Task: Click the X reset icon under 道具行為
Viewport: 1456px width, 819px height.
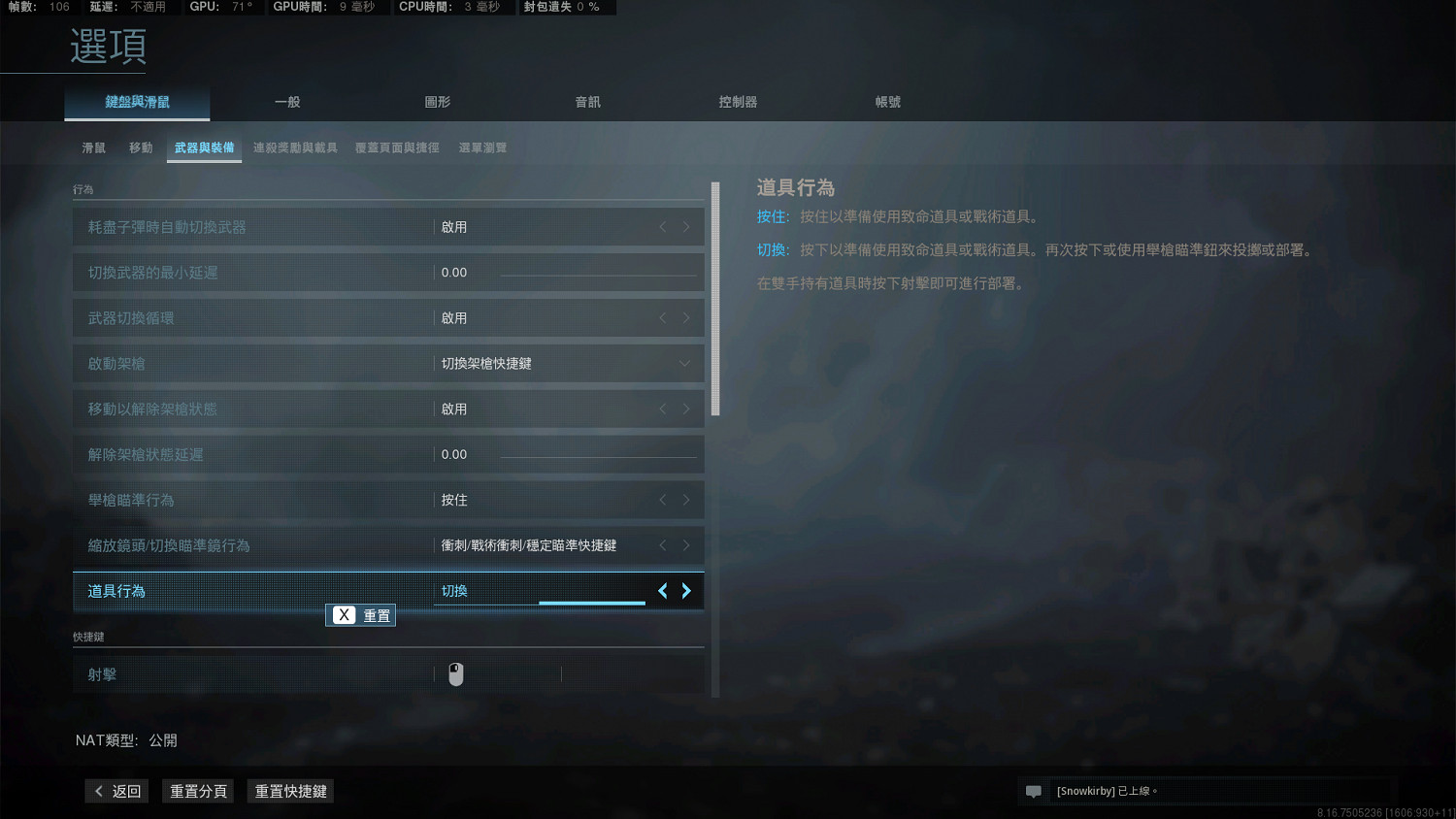Action: (344, 614)
